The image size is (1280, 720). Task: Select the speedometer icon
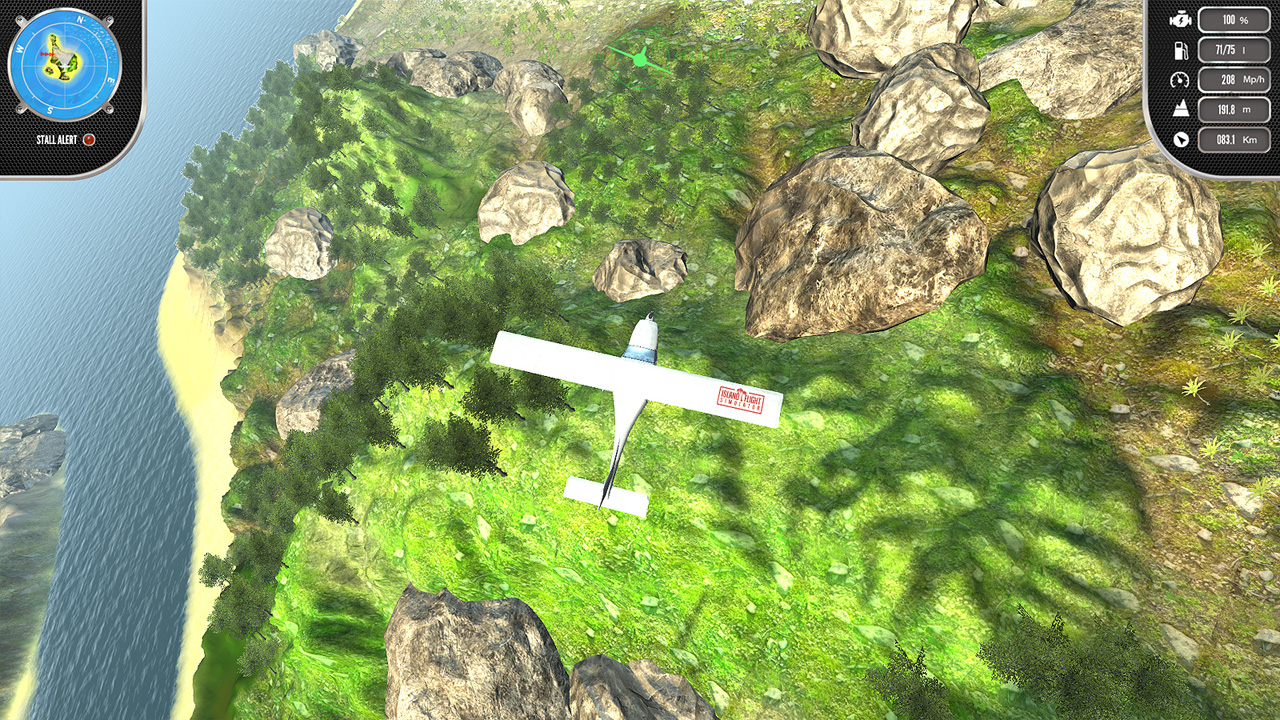pyautogui.click(x=1180, y=80)
